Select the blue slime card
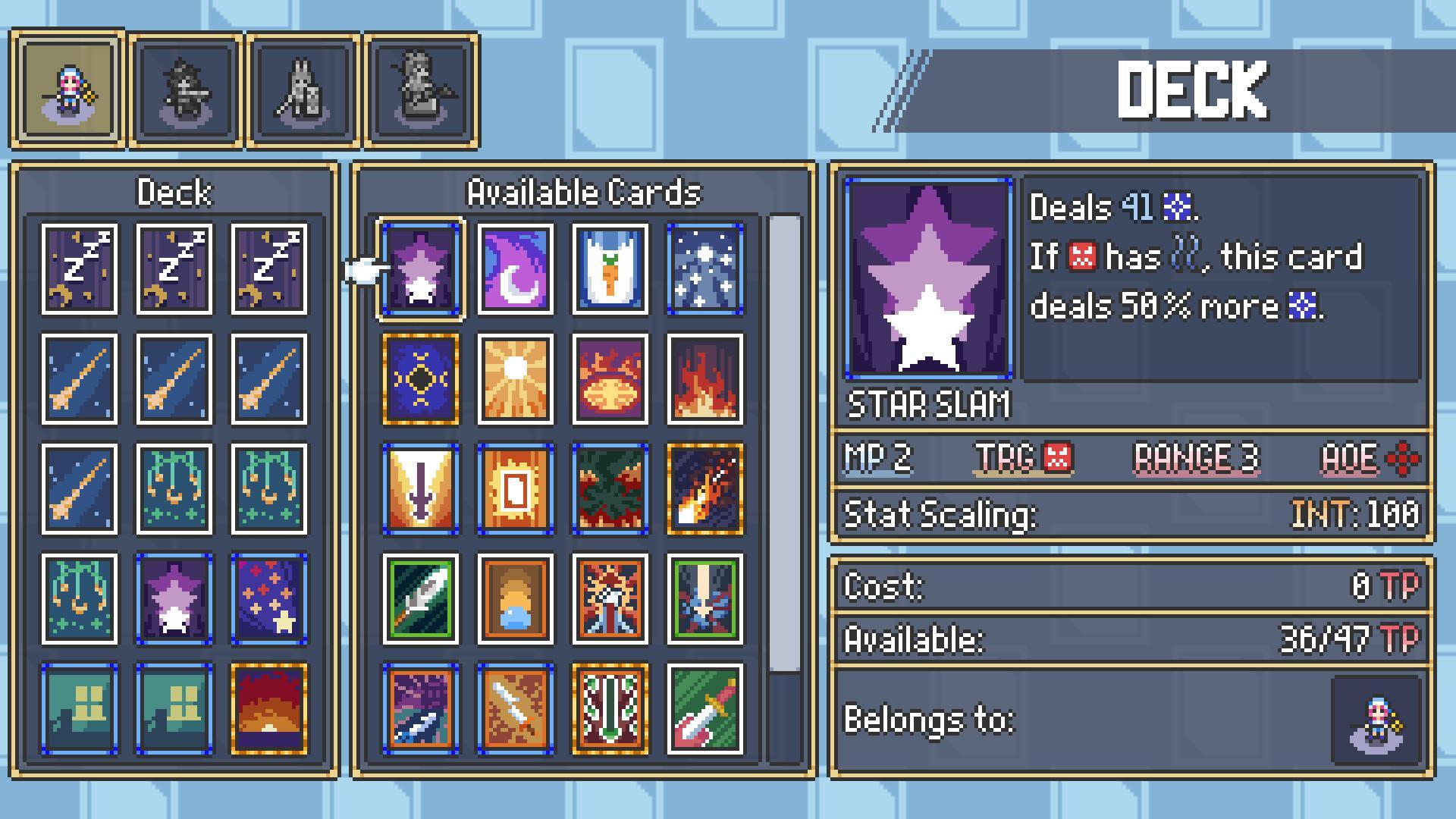 tap(517, 598)
